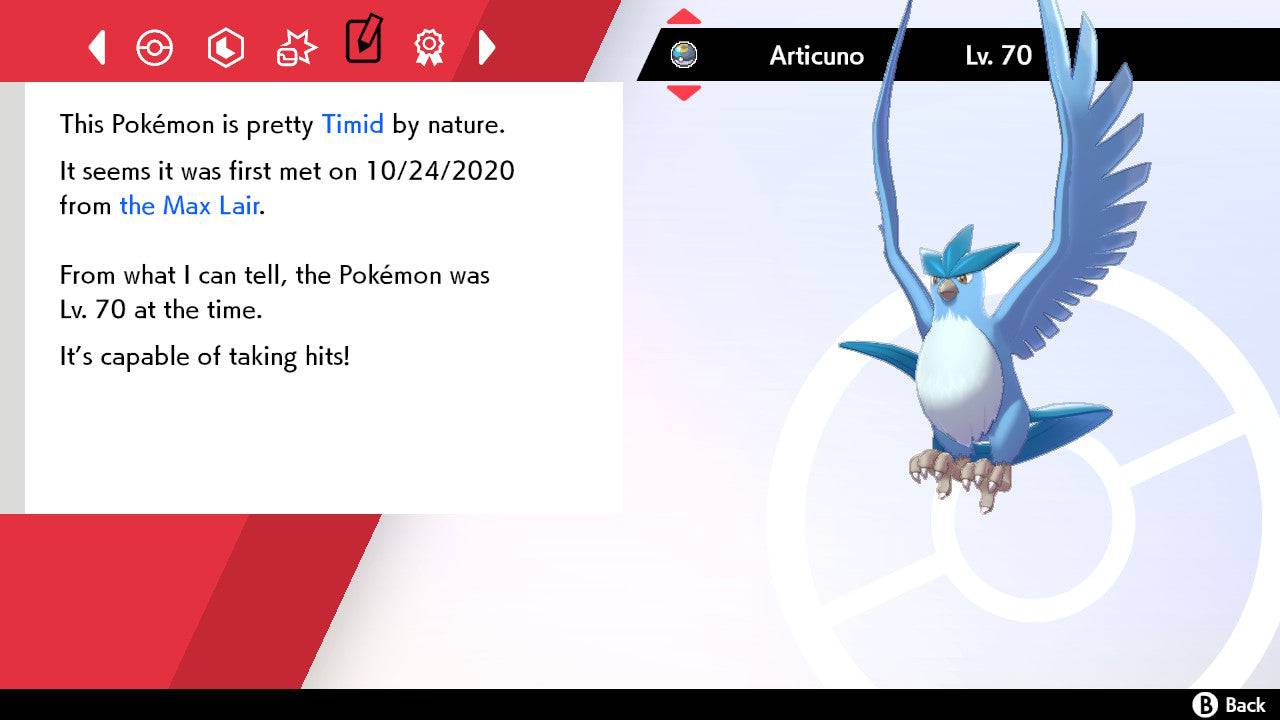
Task: Open the ribbons medal icon
Action: click(x=430, y=45)
